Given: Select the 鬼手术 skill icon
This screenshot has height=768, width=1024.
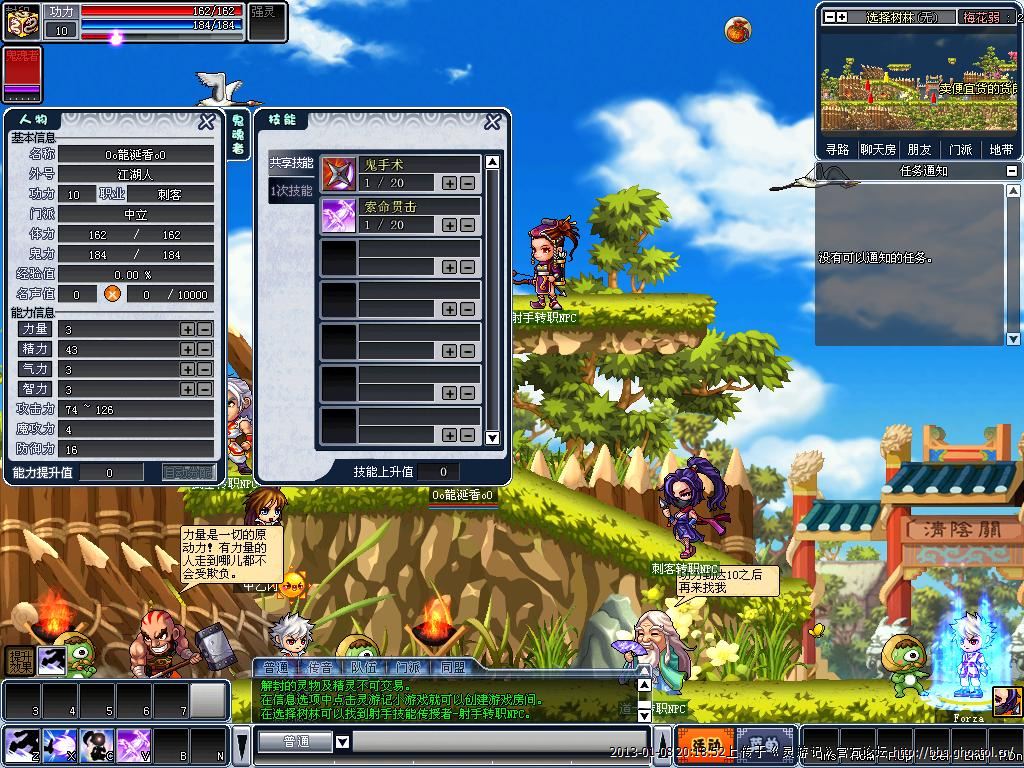Looking at the screenshot, I should pyautogui.click(x=339, y=174).
